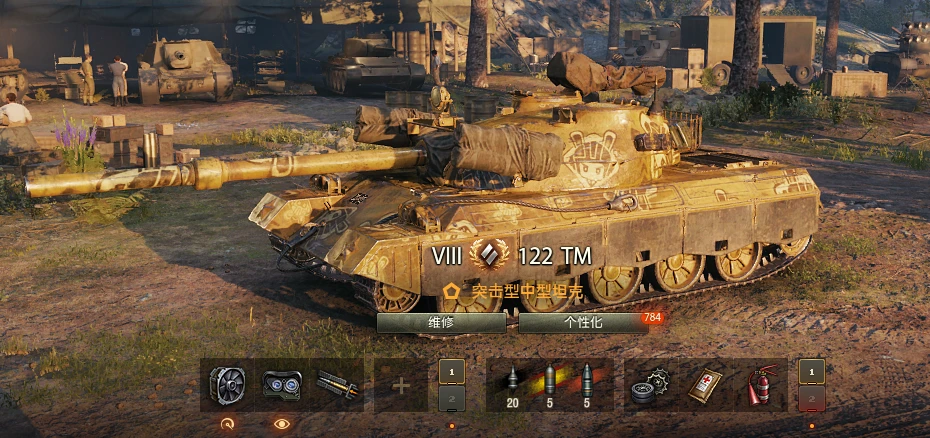Select the coated optics goggles equipment slot
930x438 pixels.
[281, 385]
